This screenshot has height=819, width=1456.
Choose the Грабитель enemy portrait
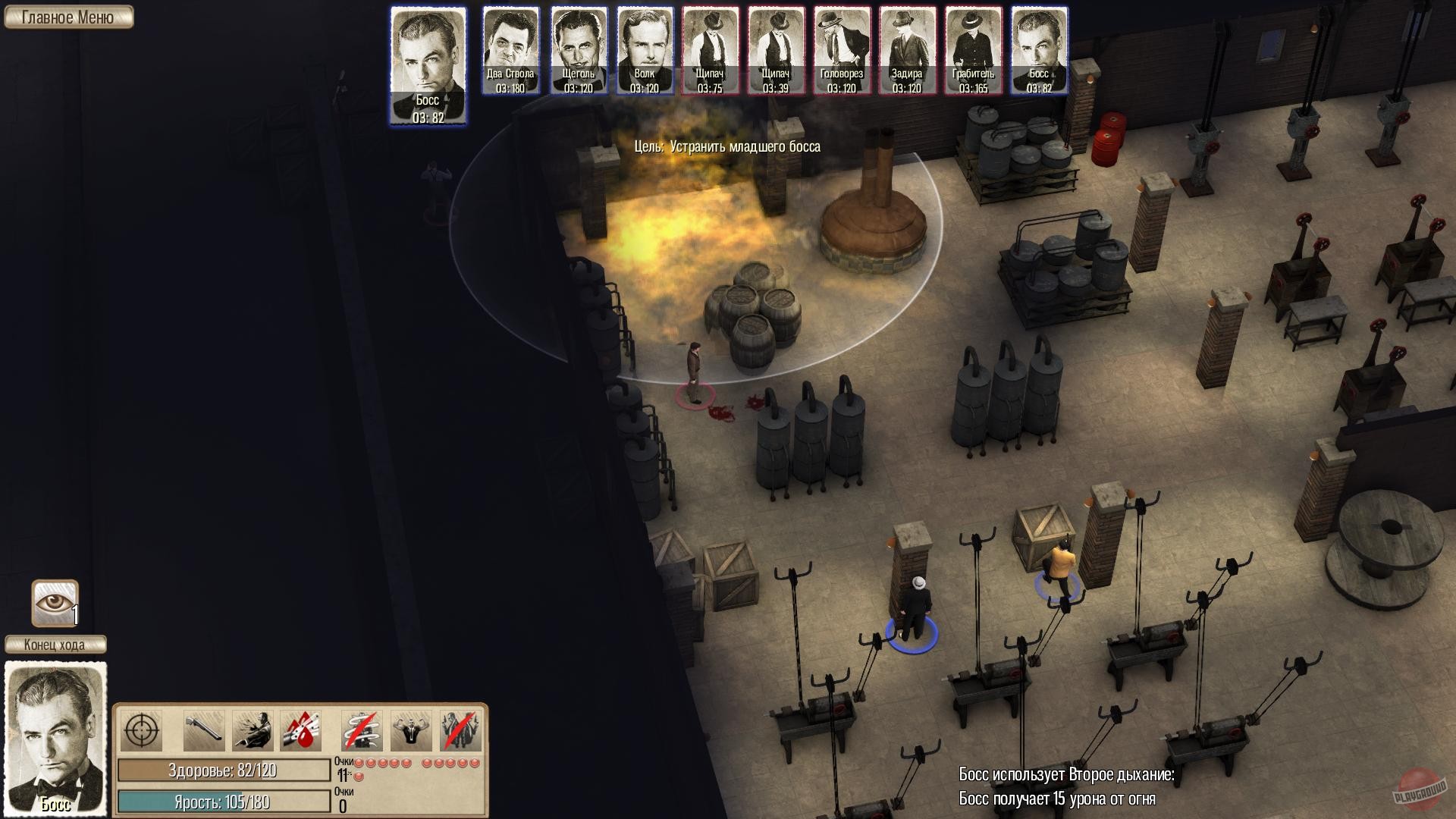[x=973, y=51]
